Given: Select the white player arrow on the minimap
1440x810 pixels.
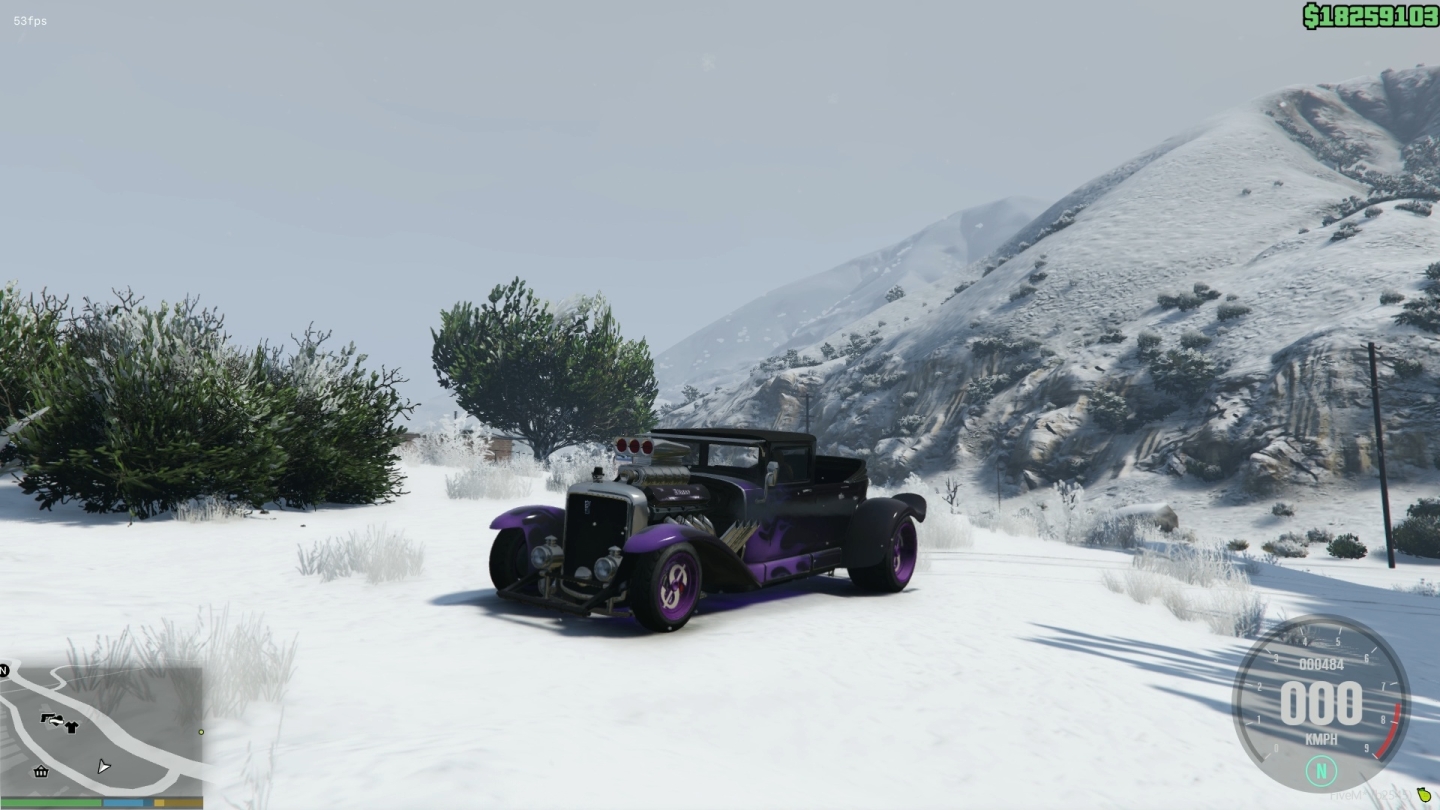Looking at the screenshot, I should pyautogui.click(x=103, y=766).
